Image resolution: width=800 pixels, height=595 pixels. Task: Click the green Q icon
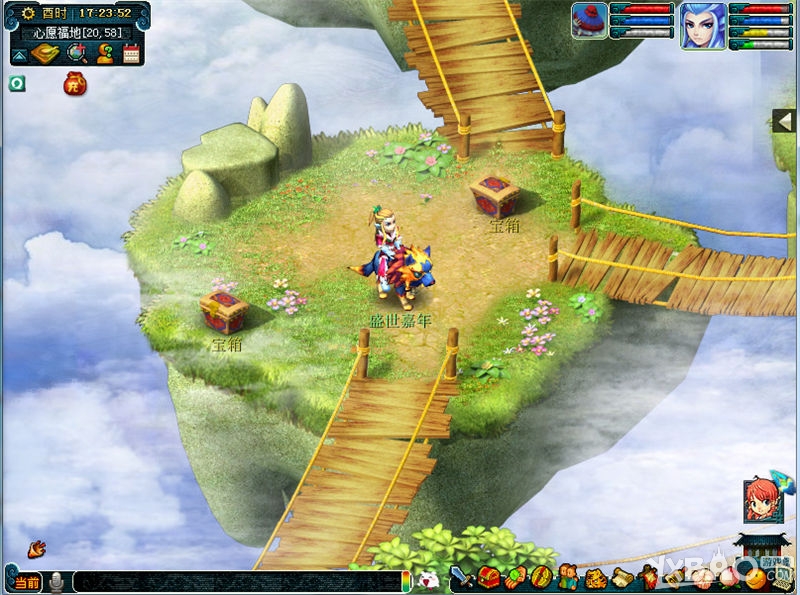[x=17, y=84]
